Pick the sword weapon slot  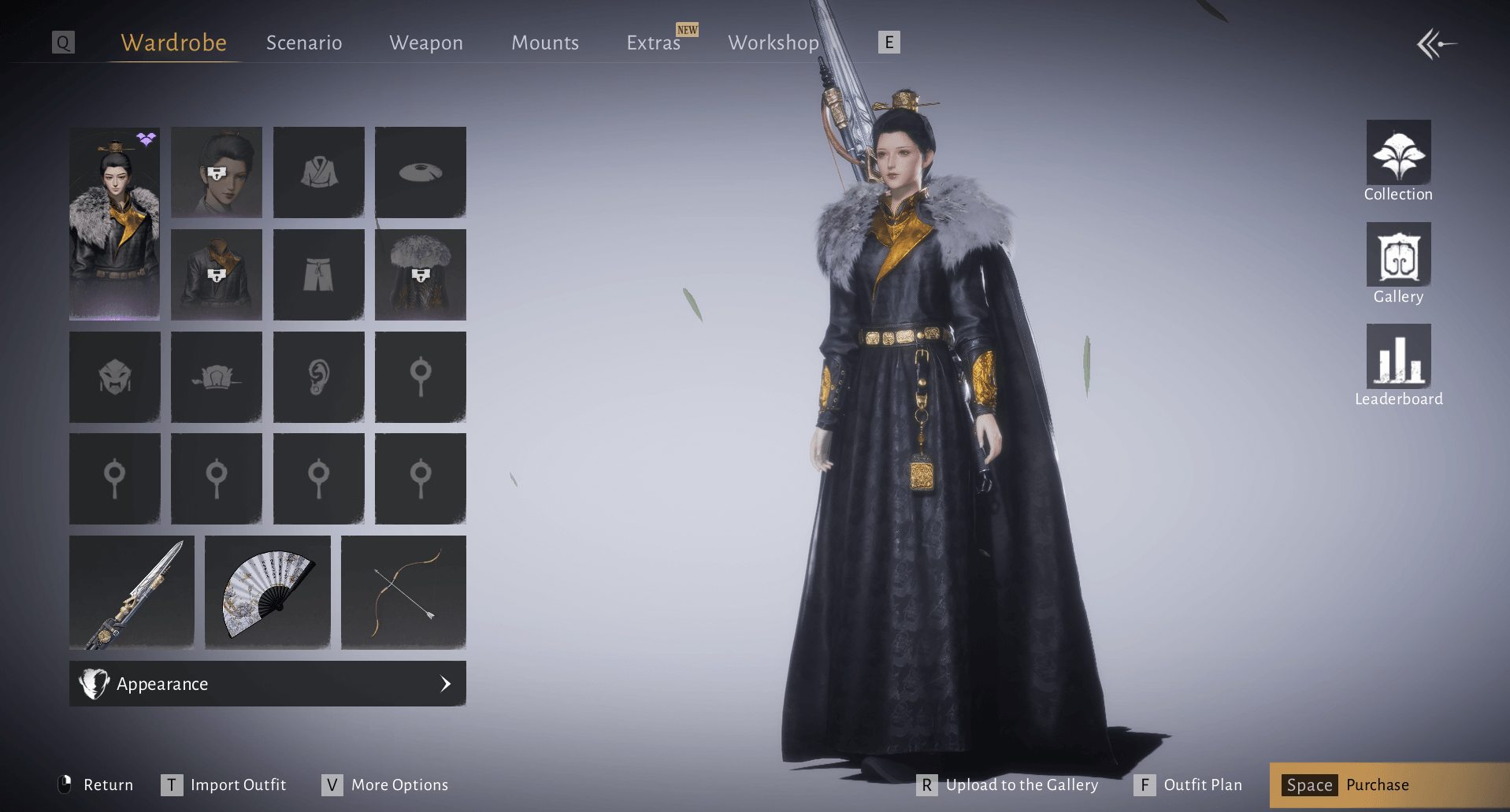132,592
